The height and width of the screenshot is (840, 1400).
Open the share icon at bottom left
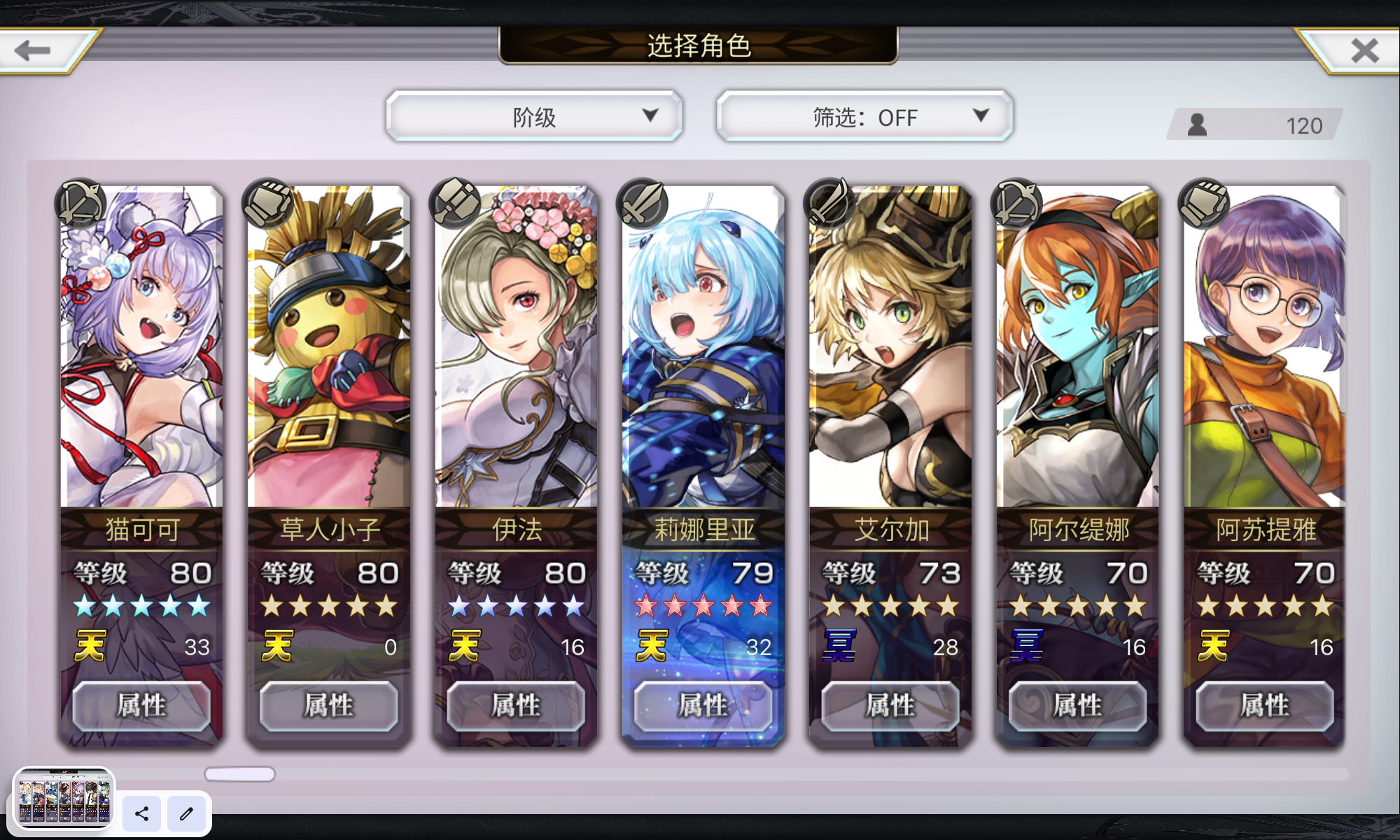[141, 814]
